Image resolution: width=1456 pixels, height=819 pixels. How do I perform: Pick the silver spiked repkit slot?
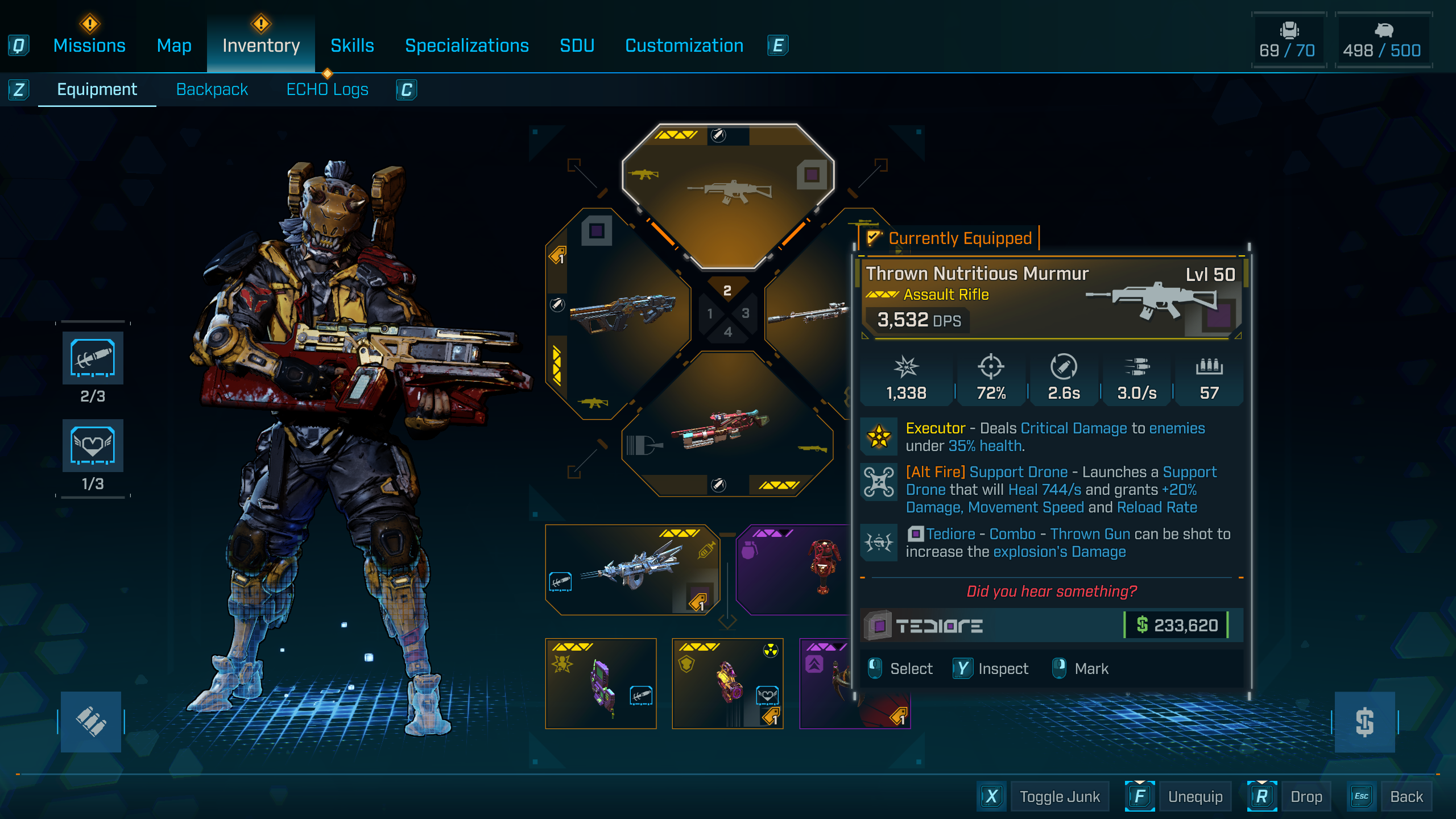(x=631, y=569)
